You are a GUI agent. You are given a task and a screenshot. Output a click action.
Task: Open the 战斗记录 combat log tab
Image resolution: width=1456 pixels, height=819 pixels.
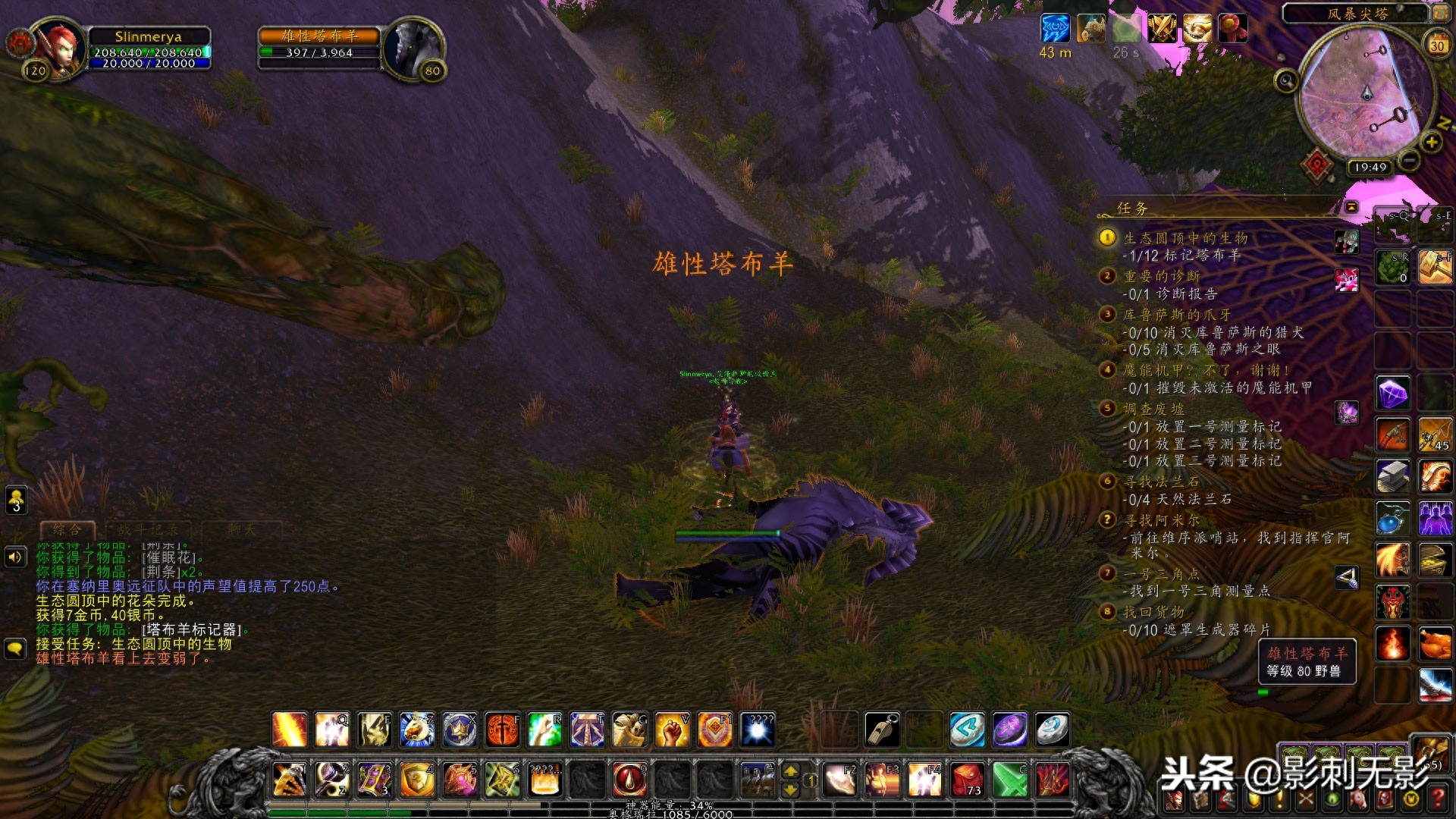point(148,529)
